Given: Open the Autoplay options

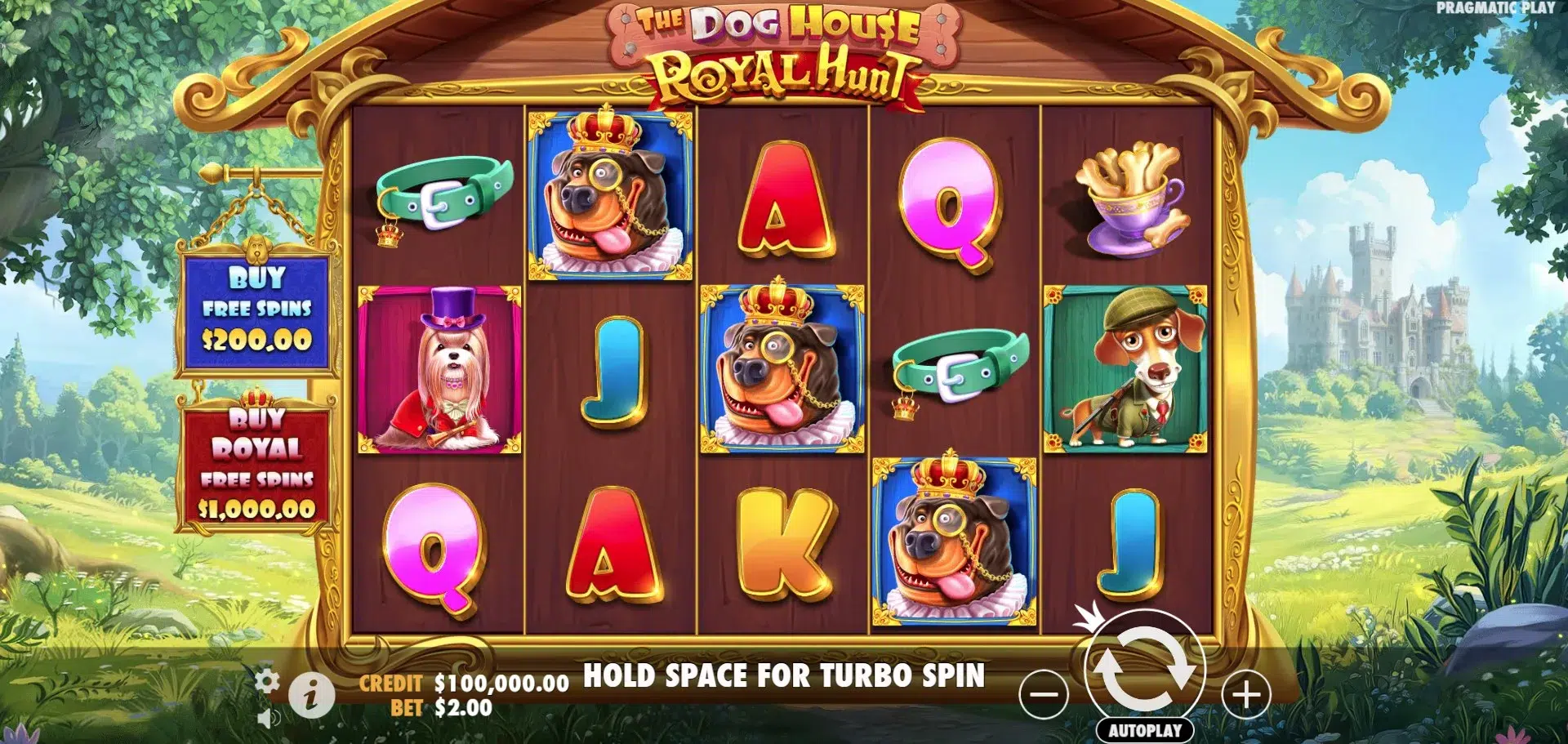Looking at the screenshot, I should (1144, 730).
